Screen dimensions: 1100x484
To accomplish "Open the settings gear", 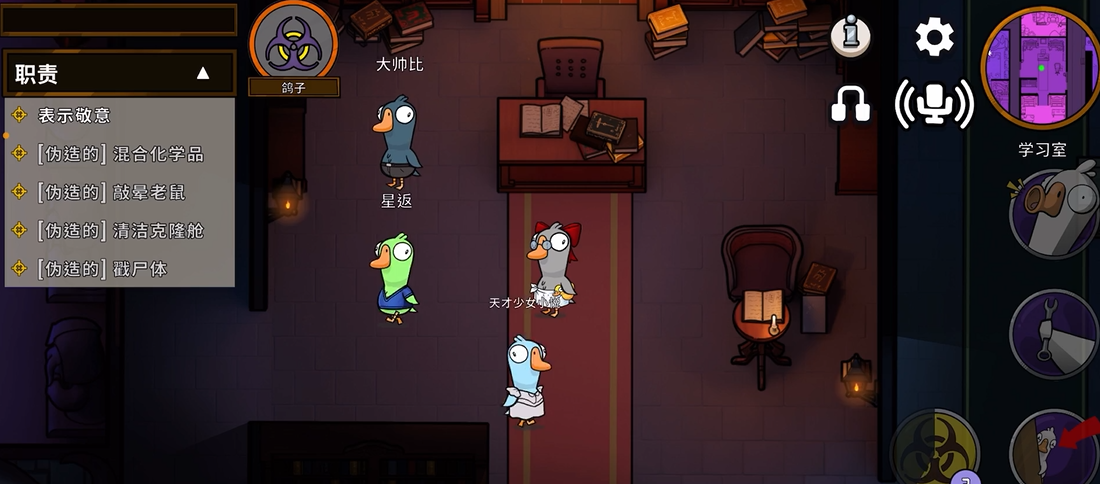I will 935,38.
